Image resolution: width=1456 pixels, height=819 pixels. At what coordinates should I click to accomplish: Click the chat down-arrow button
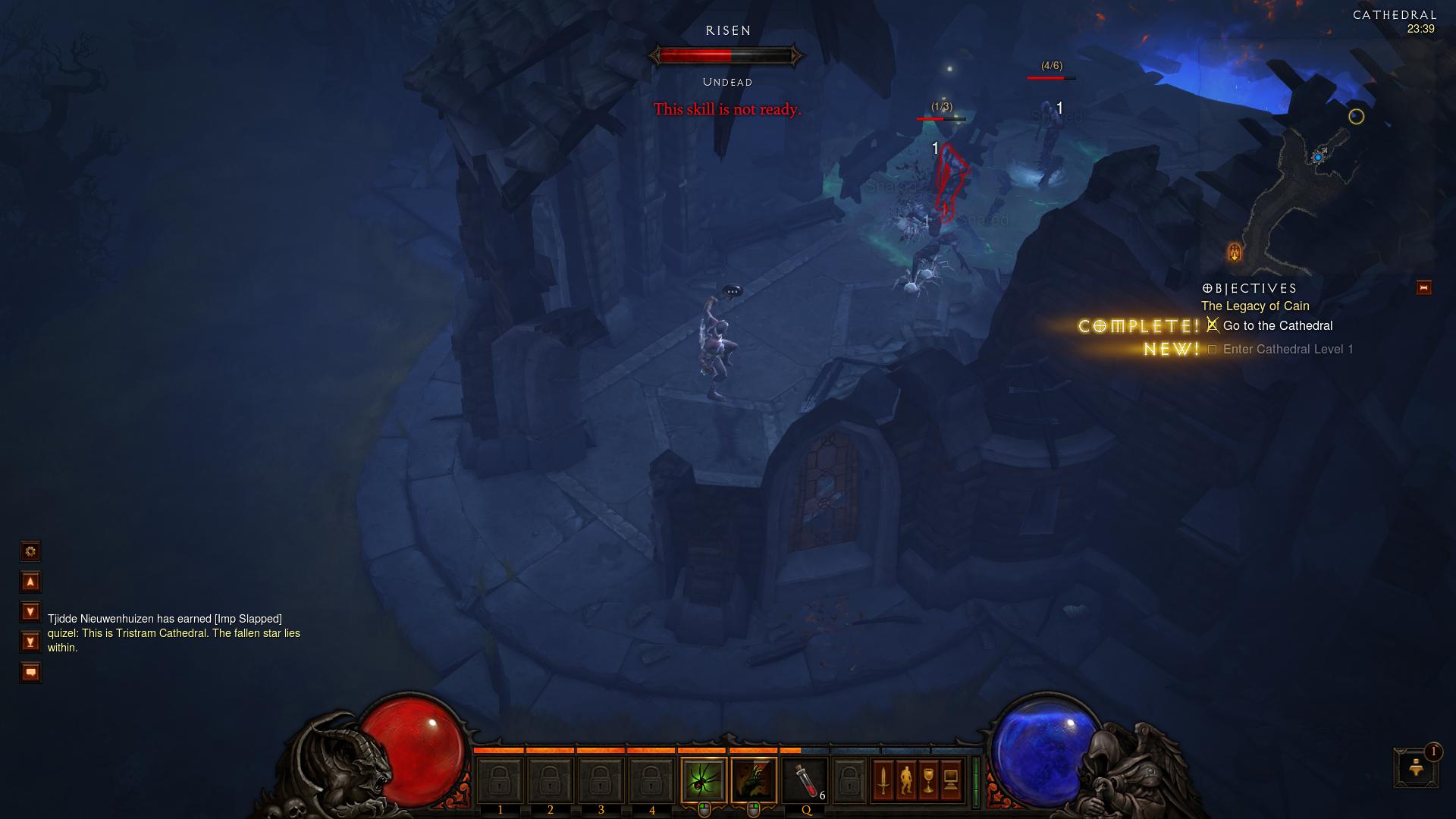[x=30, y=611]
